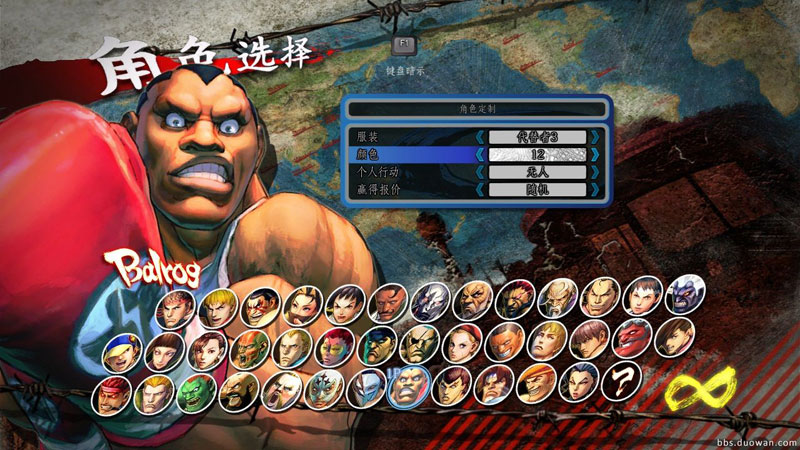This screenshot has width=800, height=450.
Task: Select green-skinned Blanka's portrait
Action: pos(193,393)
